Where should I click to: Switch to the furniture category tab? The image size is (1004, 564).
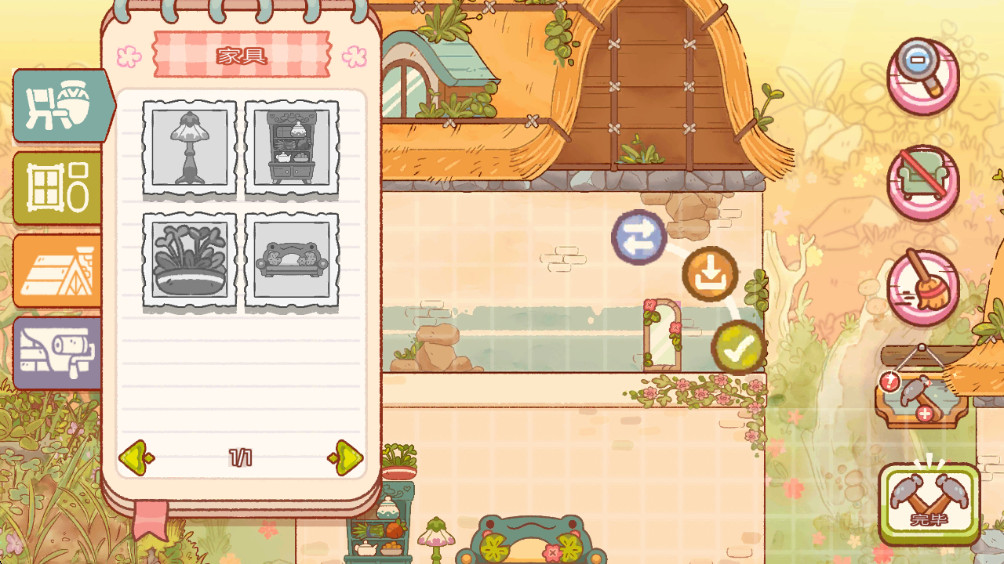coord(56,105)
